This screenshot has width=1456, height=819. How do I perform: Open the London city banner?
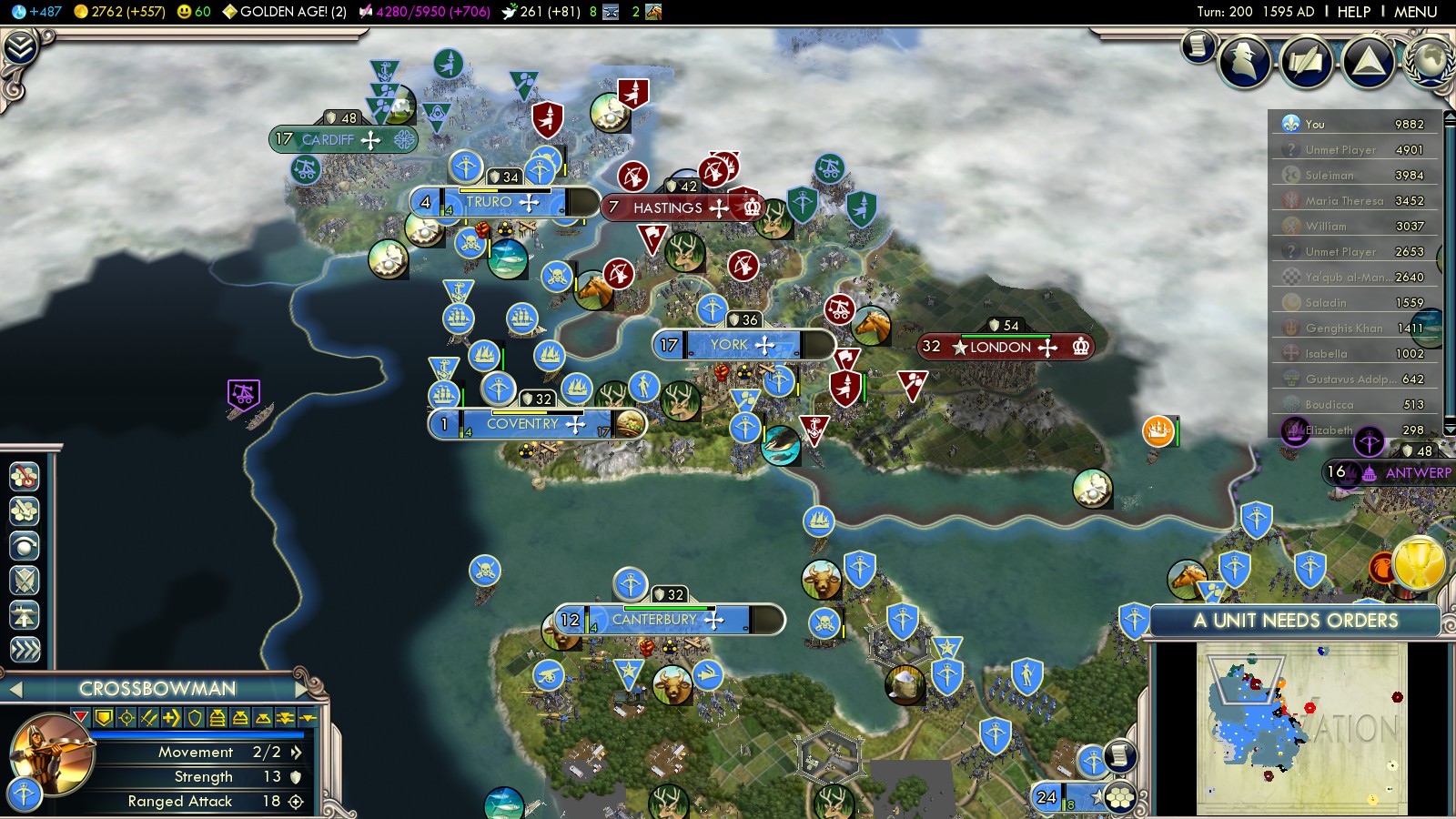tap(1000, 347)
